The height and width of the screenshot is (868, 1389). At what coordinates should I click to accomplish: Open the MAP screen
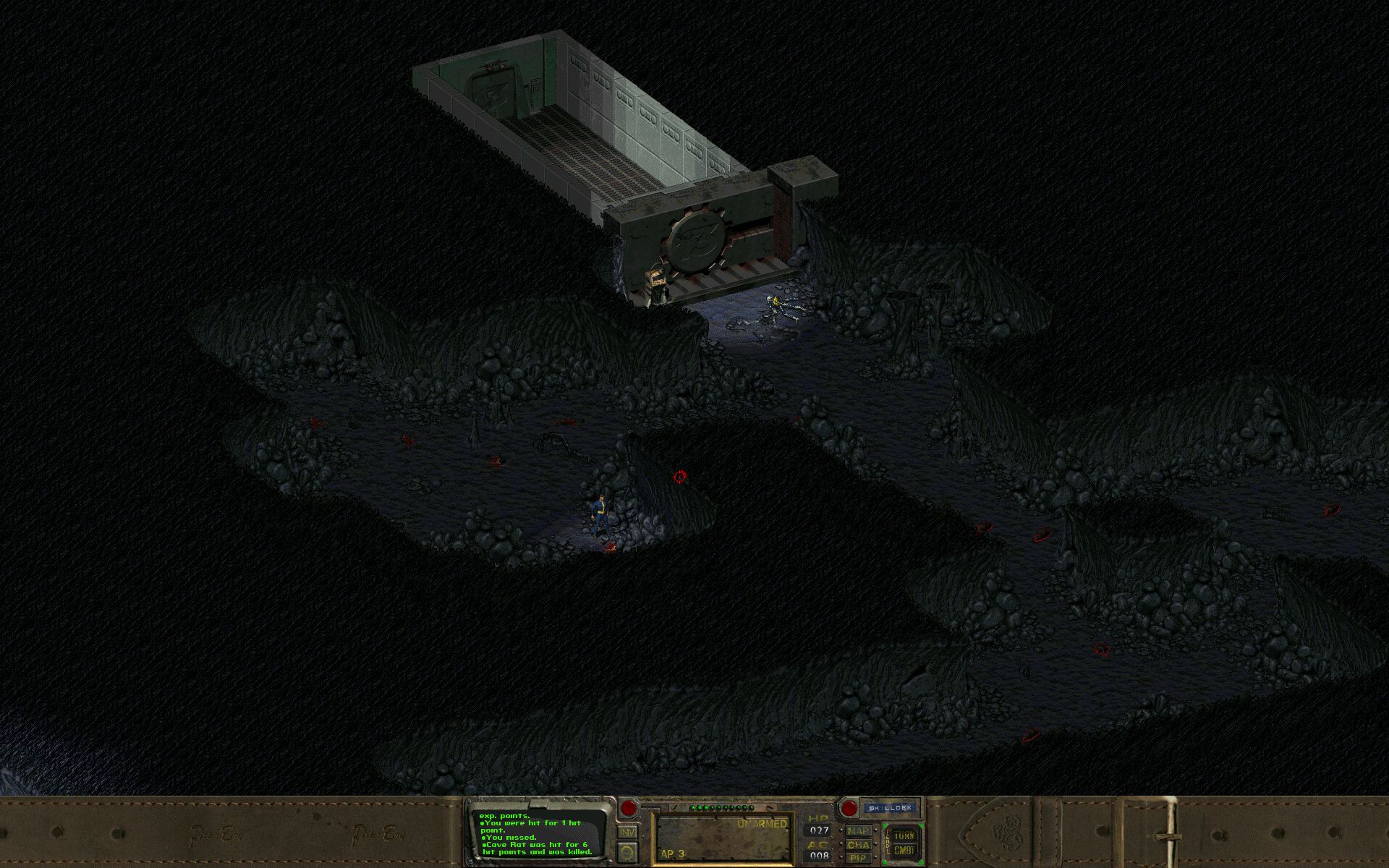(858, 832)
